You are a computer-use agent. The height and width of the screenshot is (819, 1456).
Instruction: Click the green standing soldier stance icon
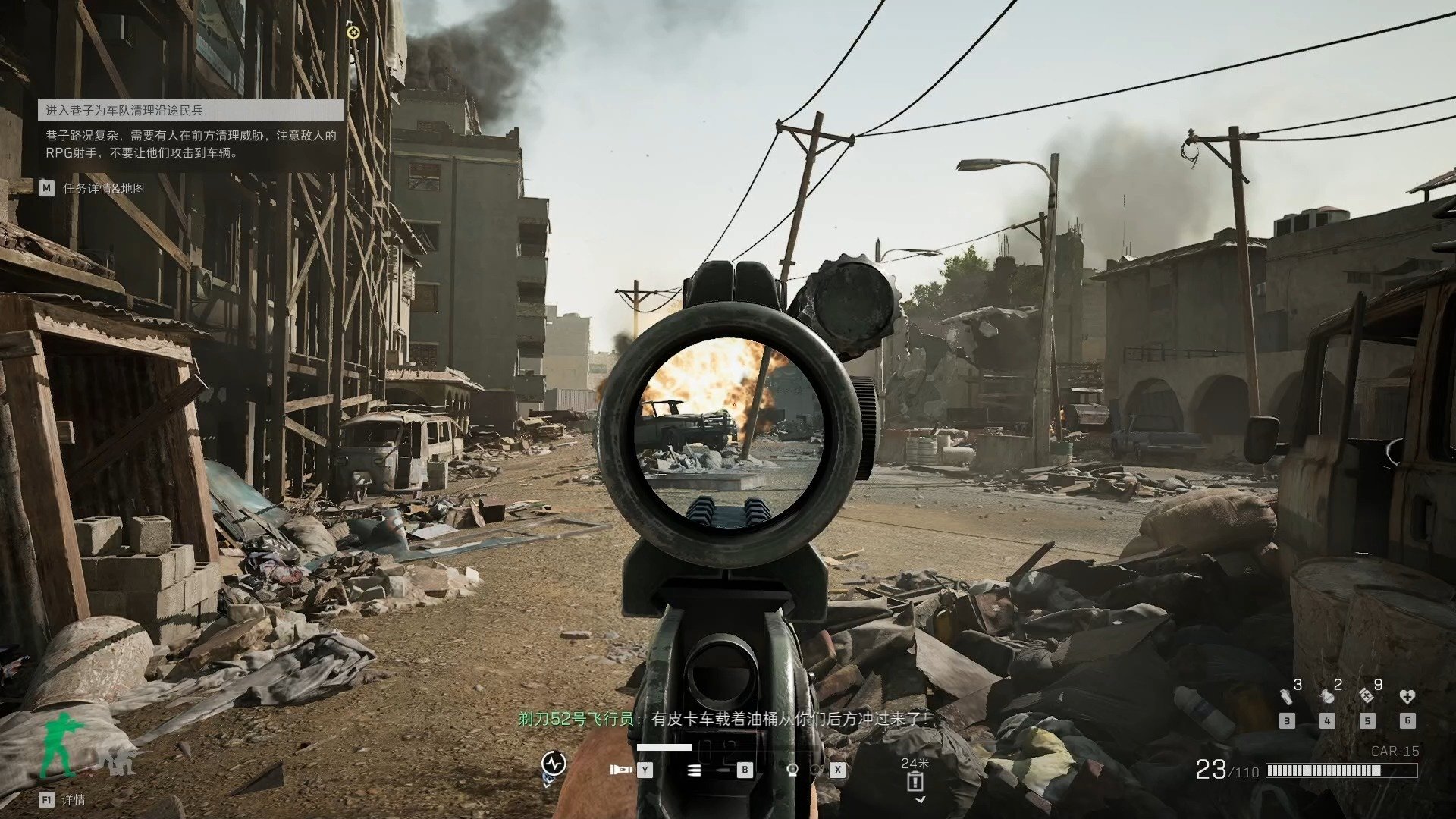pyautogui.click(x=61, y=745)
